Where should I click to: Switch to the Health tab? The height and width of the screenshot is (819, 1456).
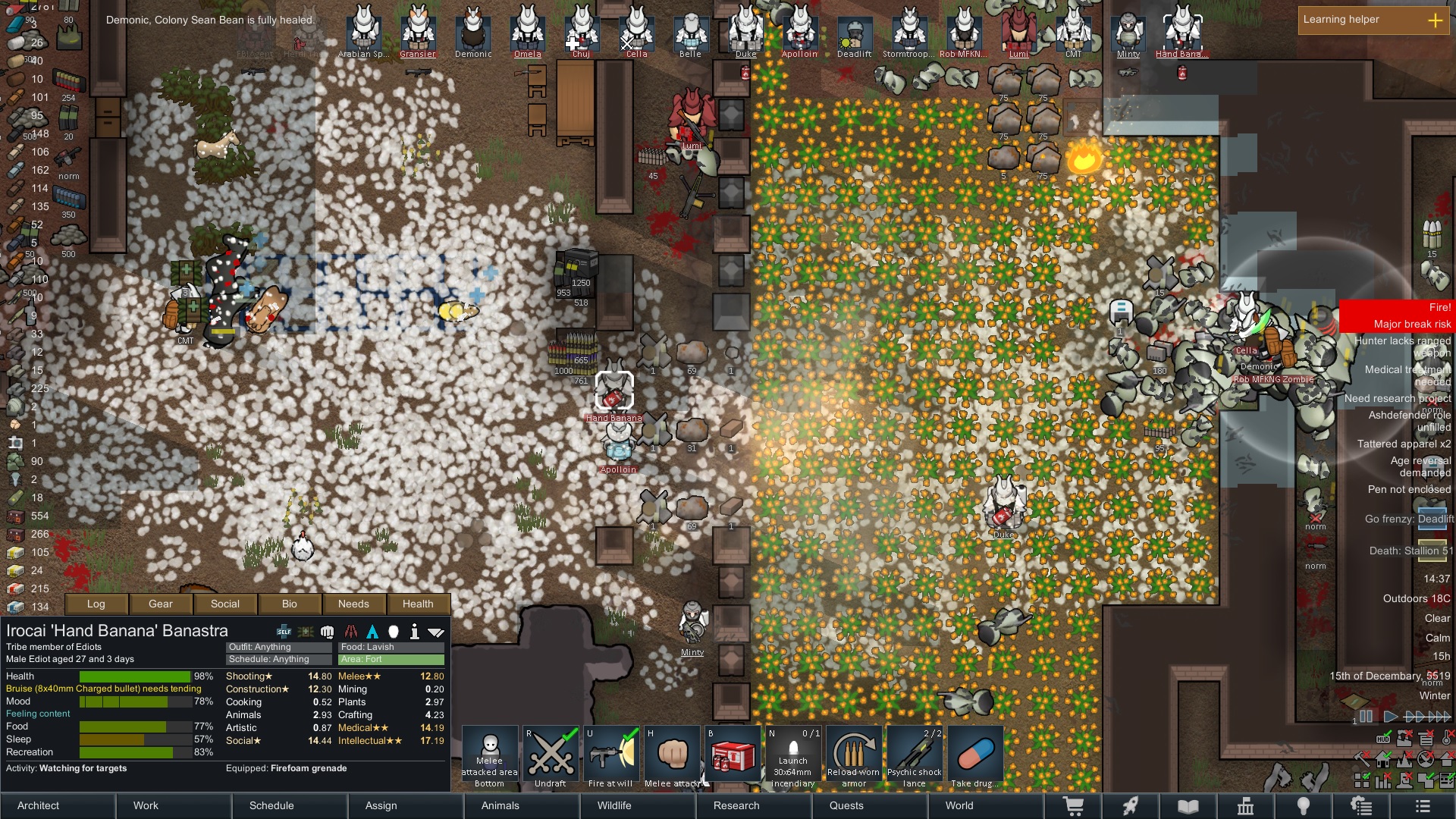pos(418,604)
